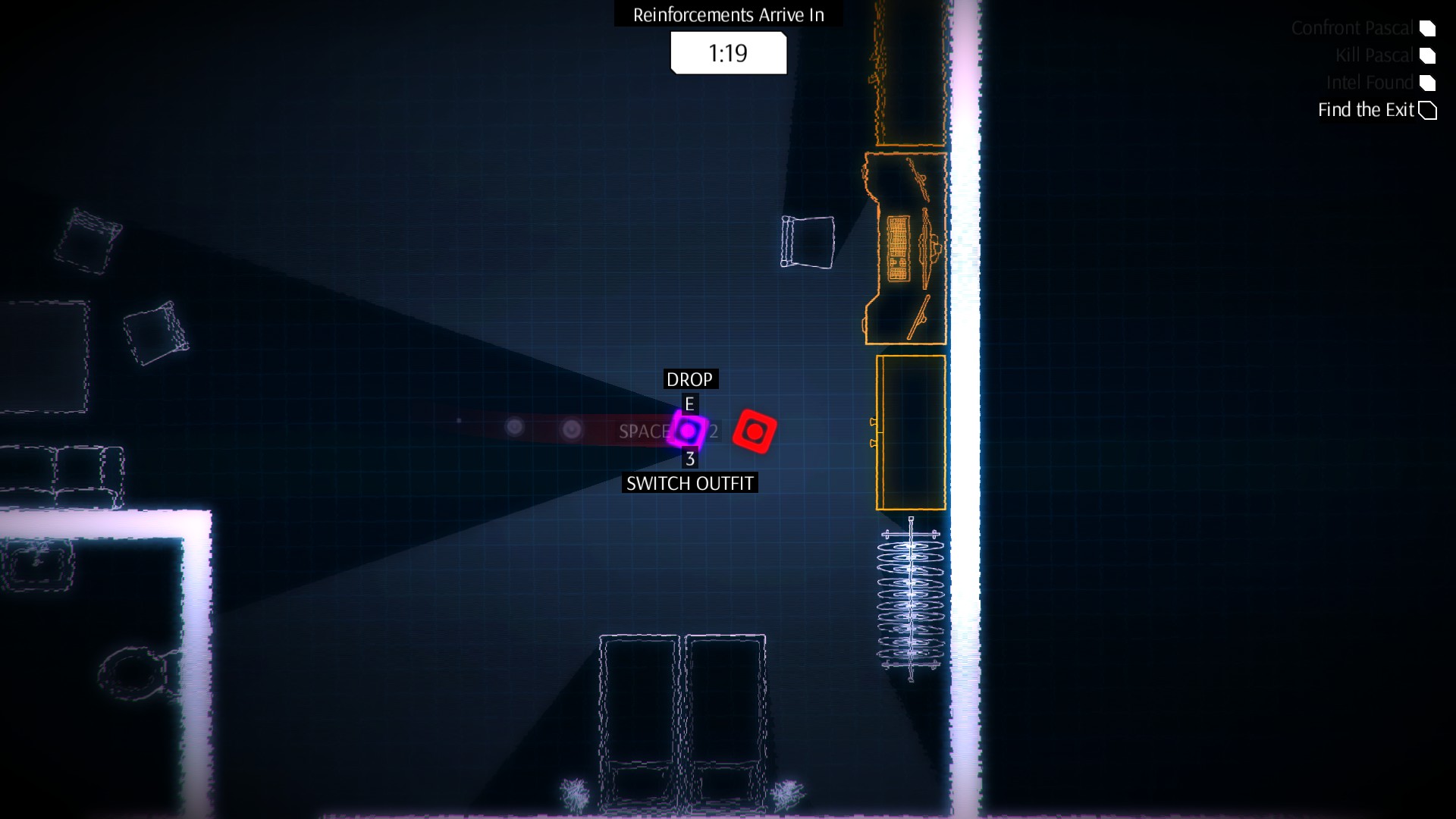The image size is (1456, 819).
Task: Click the Intel Found objective marker icon
Action: (1429, 83)
